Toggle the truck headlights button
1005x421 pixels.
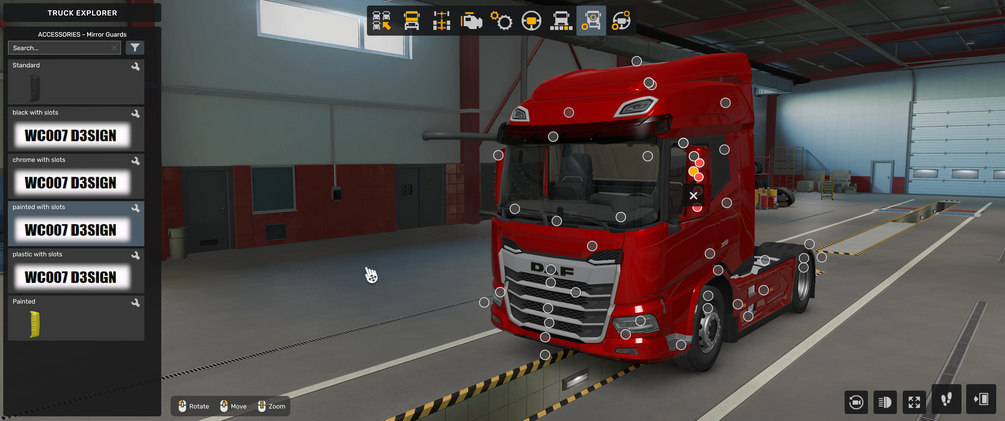pyautogui.click(x=884, y=402)
